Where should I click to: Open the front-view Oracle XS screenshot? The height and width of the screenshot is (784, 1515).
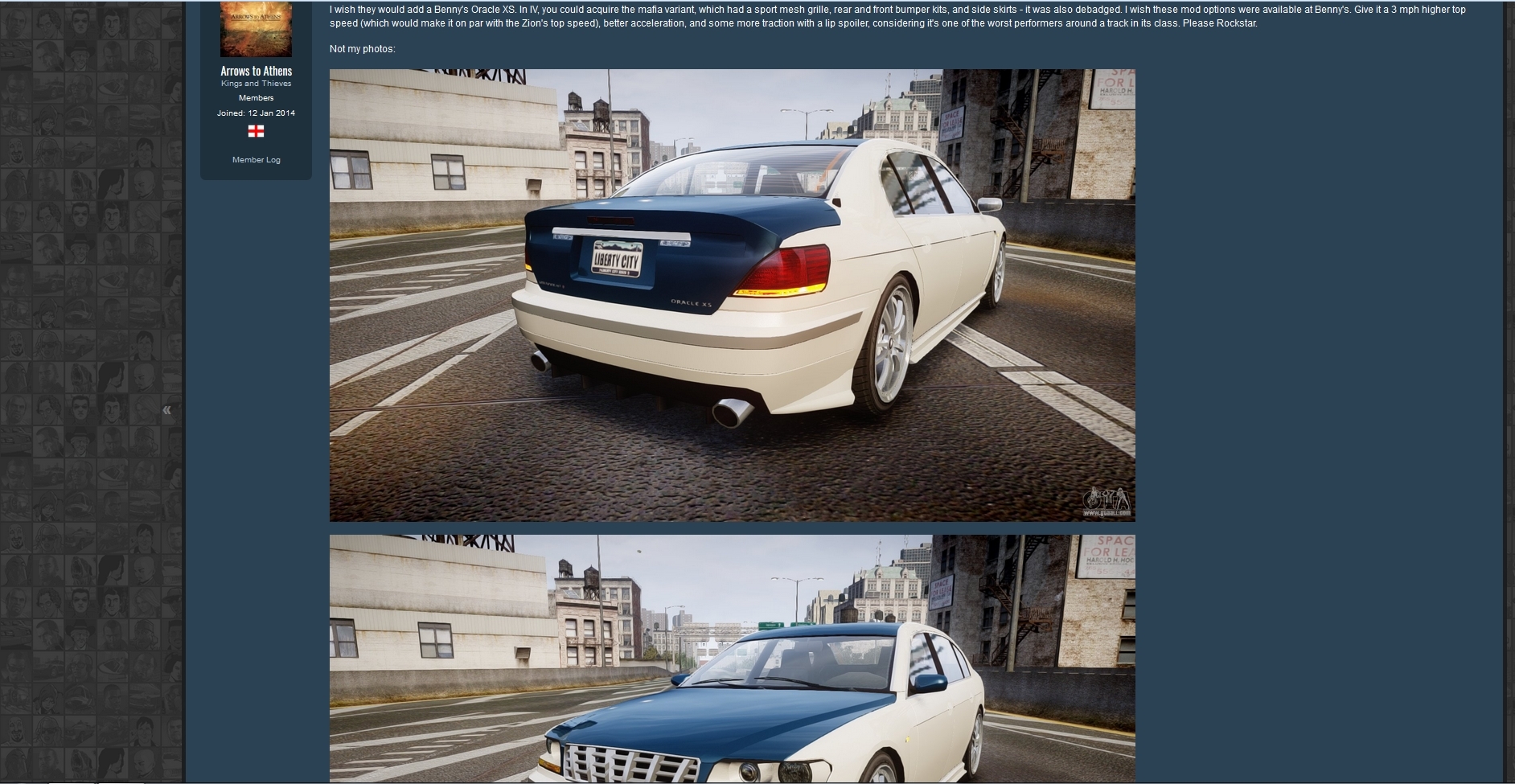[732, 659]
